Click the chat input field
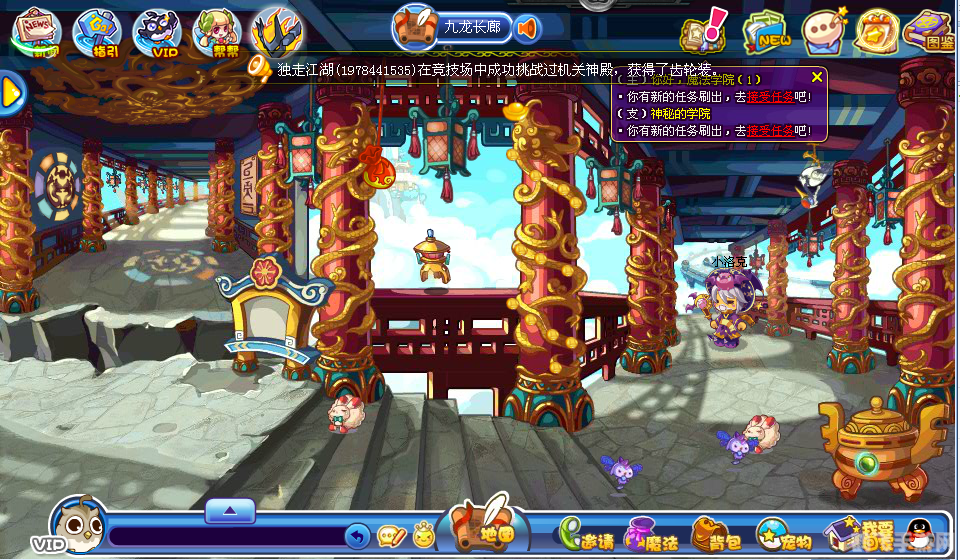Viewport: 960px width, 560px height. tap(225, 537)
